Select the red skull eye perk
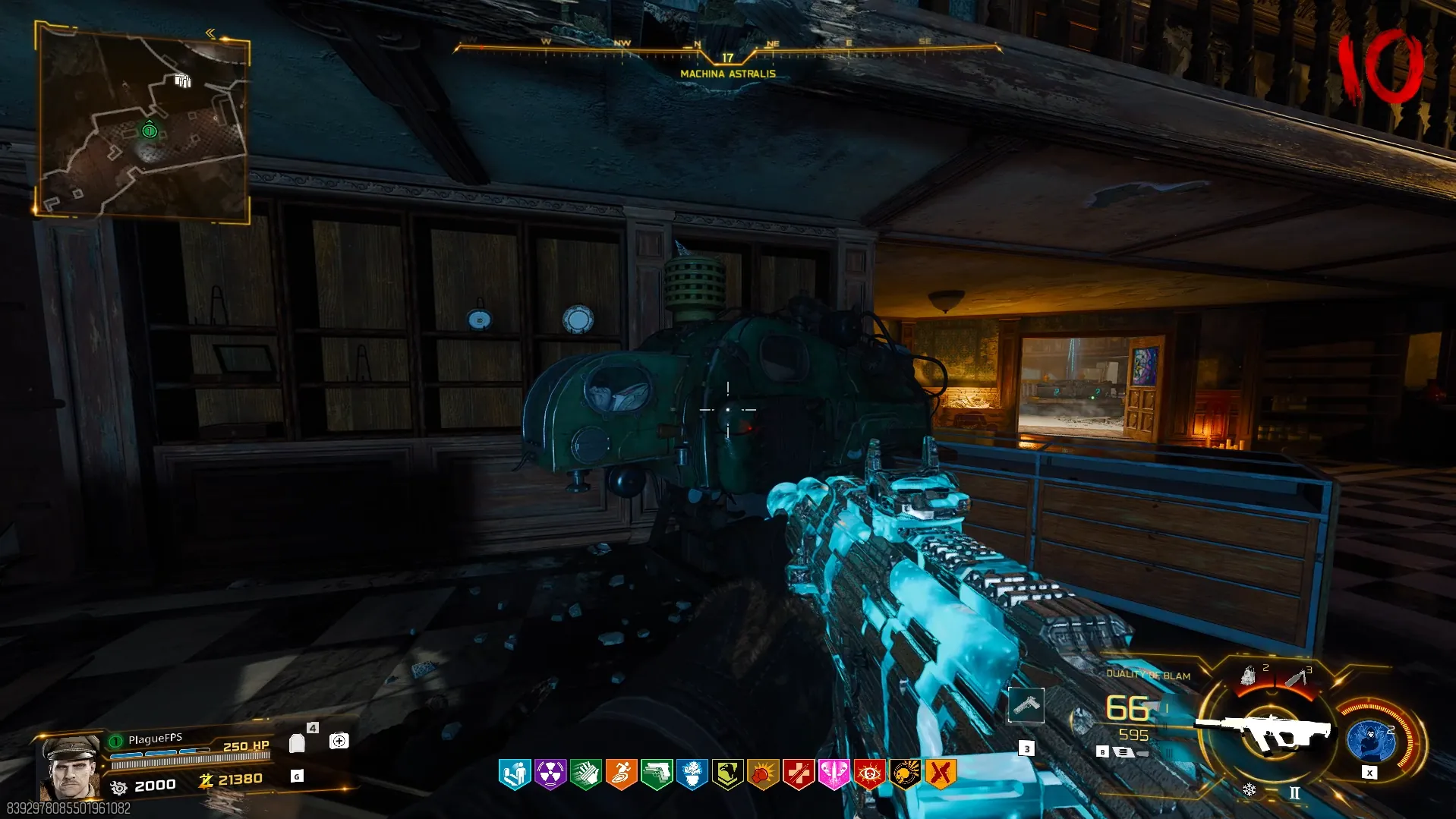Image resolution: width=1456 pixels, height=819 pixels. [869, 774]
